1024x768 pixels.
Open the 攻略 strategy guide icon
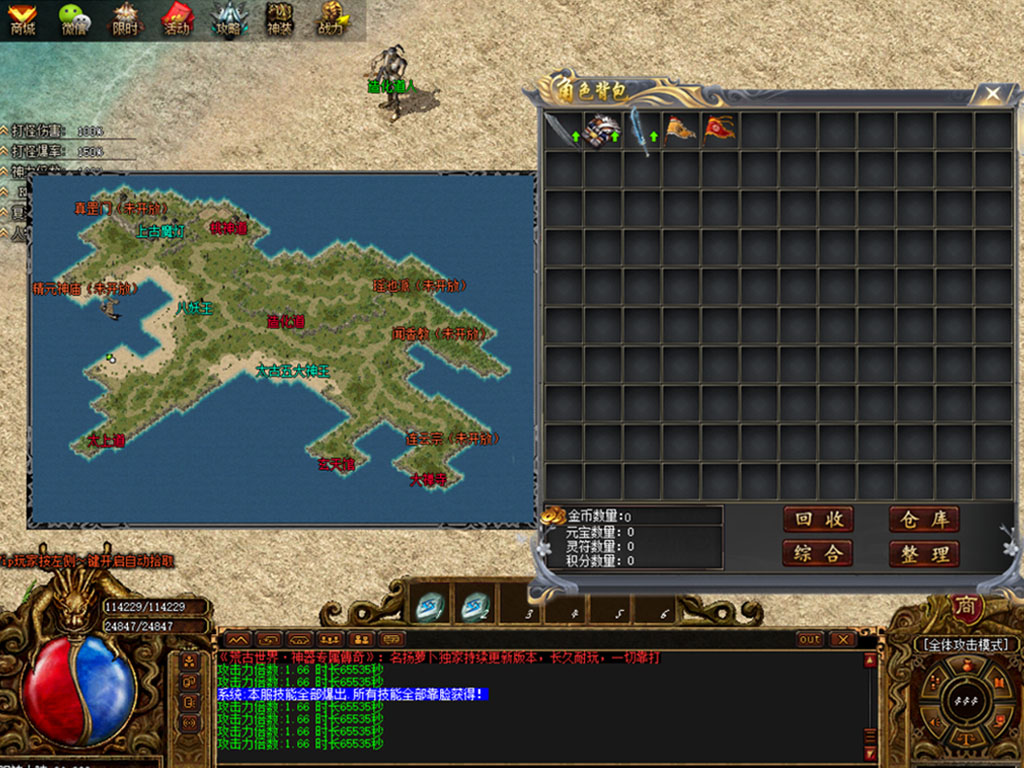tap(228, 19)
